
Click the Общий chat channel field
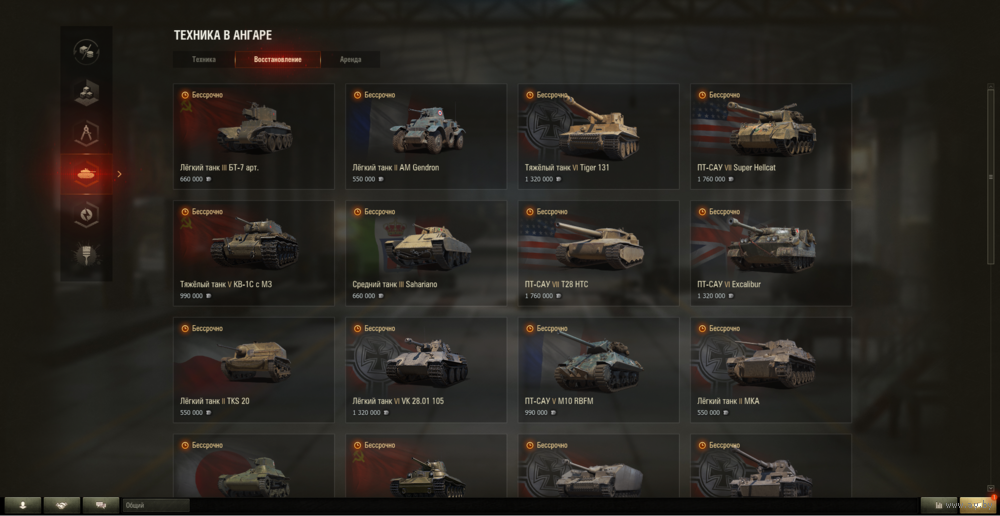click(155, 506)
